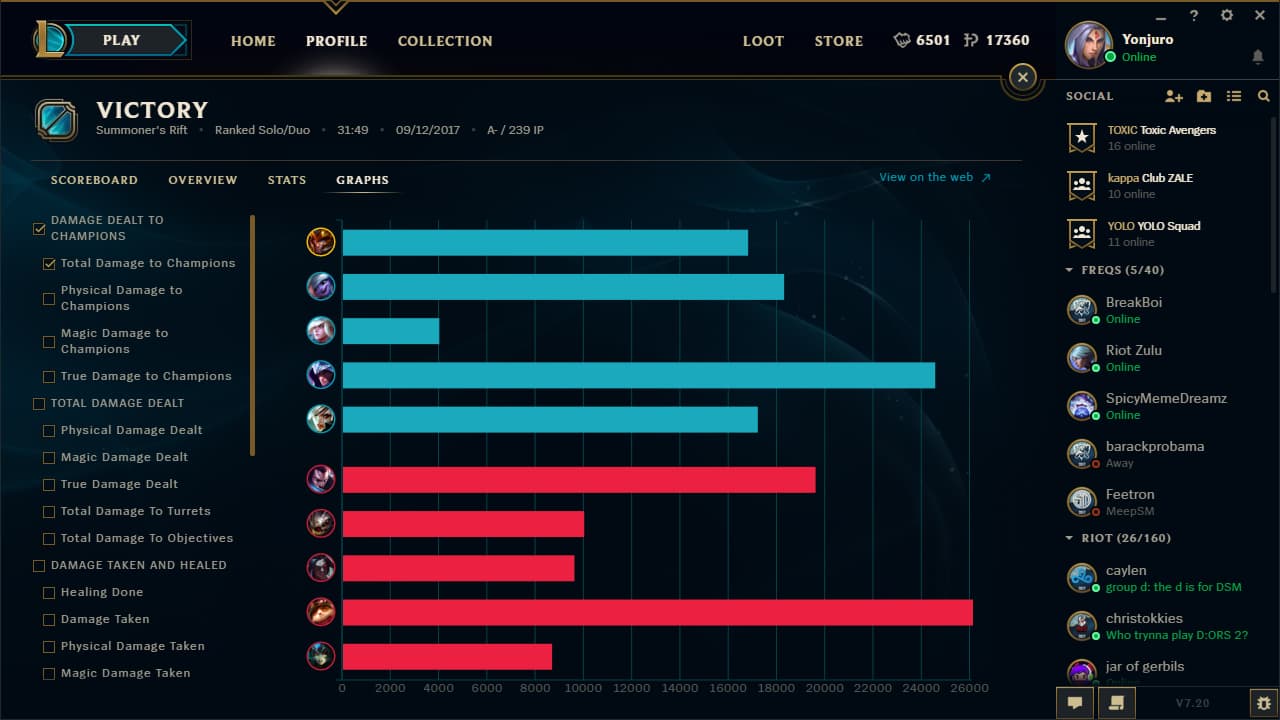This screenshot has width=1280, height=720.
Task: Open the friend search icon
Action: 1262,95
